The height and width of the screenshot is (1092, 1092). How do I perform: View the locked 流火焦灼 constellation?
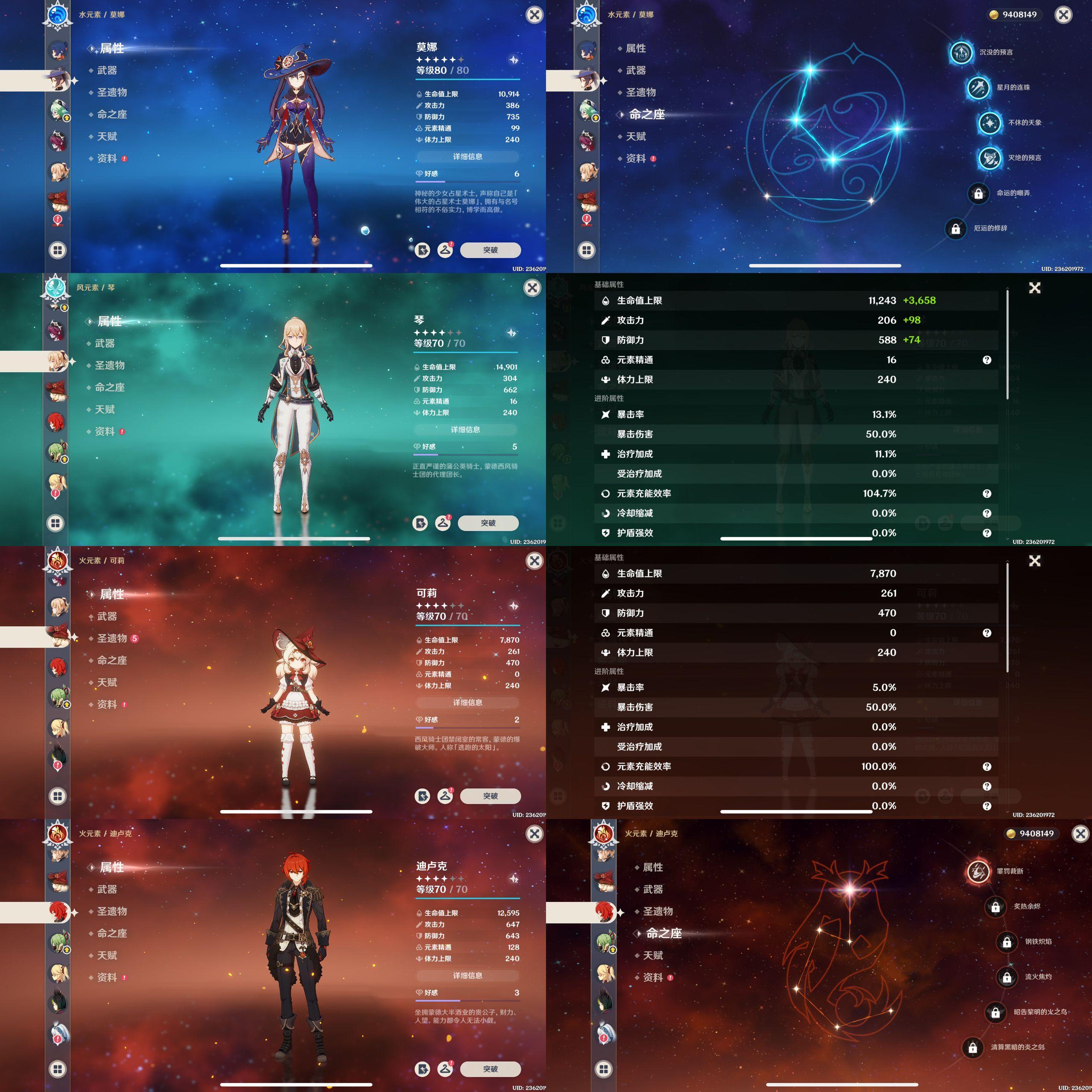coord(1007,977)
